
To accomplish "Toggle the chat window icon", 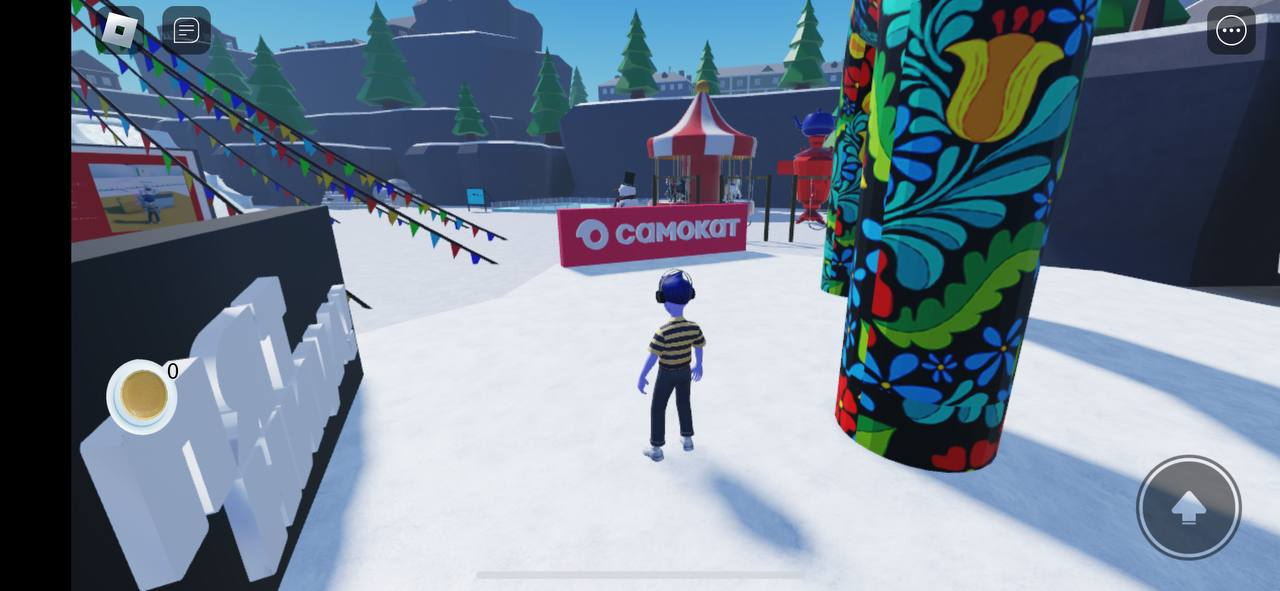I will [x=186, y=30].
